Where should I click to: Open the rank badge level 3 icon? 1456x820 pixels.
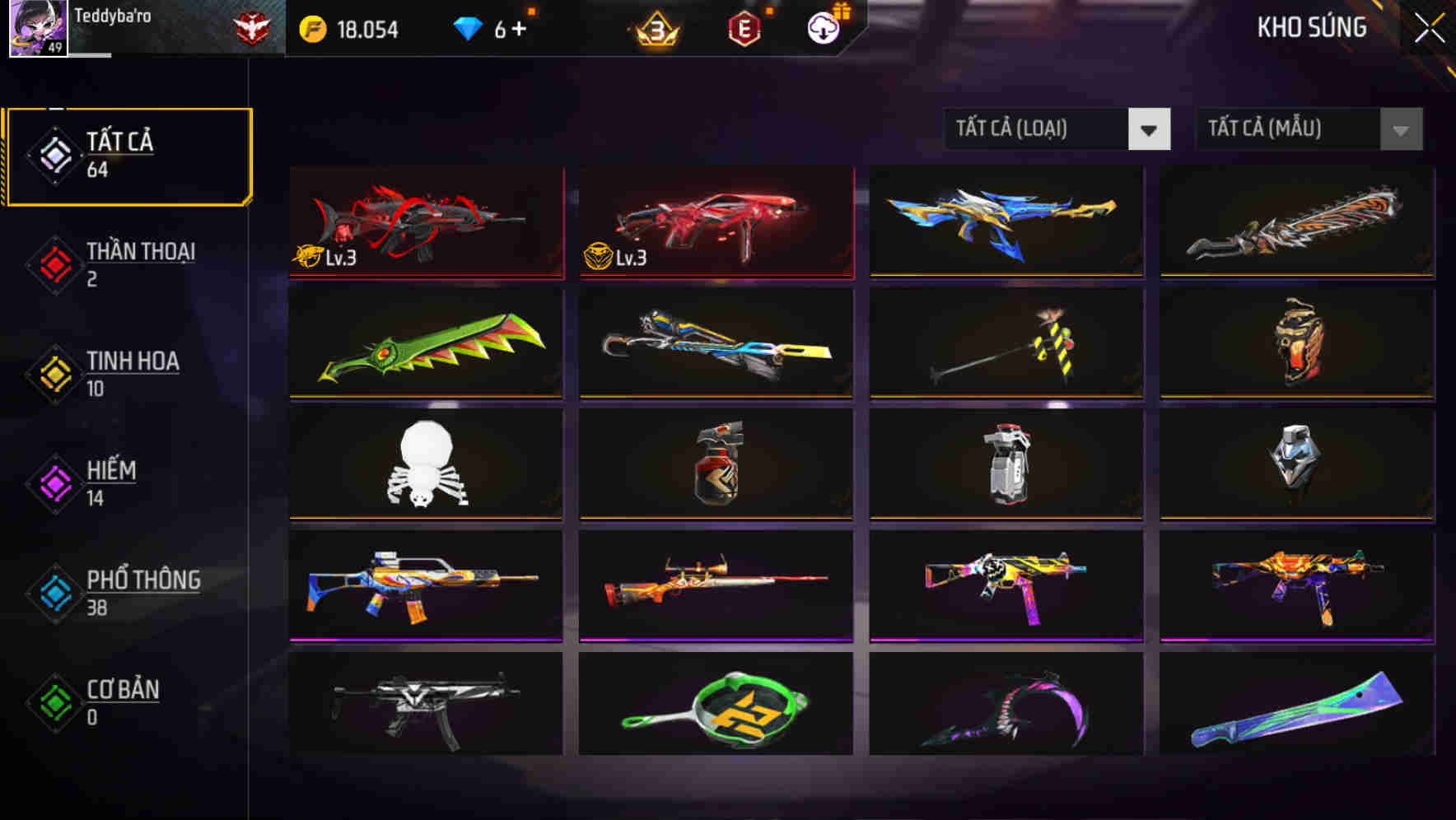click(651, 27)
